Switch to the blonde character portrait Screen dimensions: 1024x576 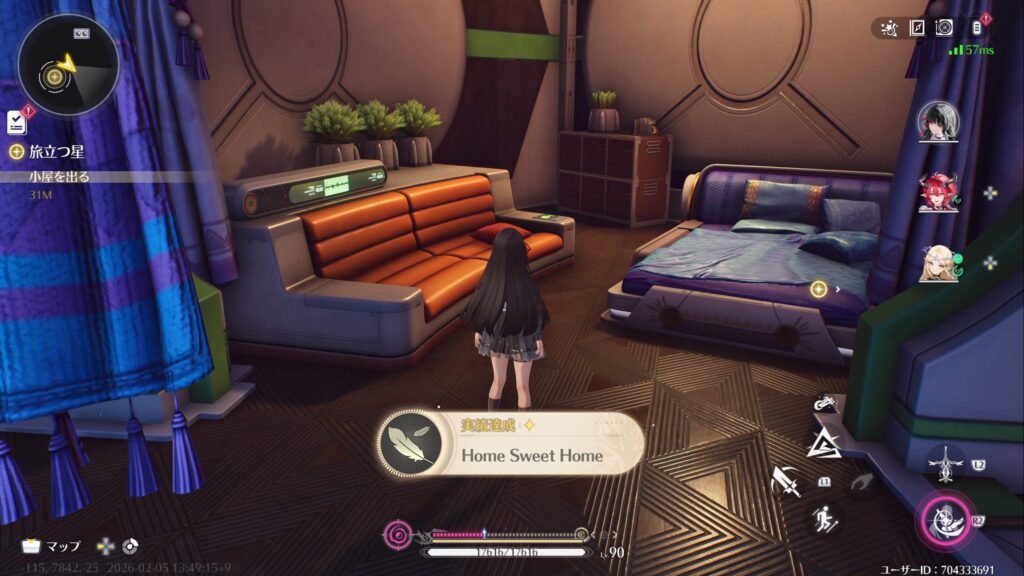[x=938, y=263]
